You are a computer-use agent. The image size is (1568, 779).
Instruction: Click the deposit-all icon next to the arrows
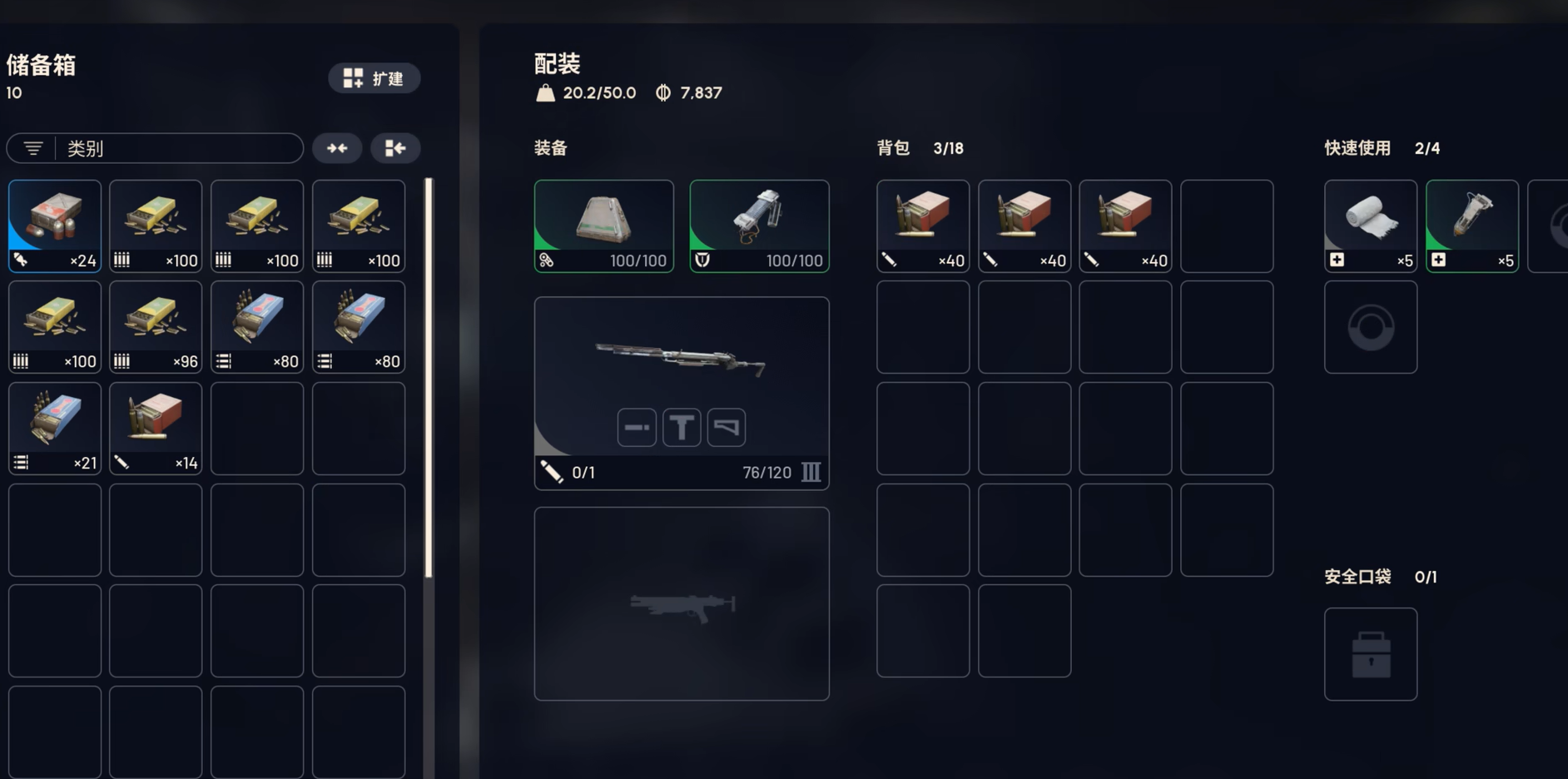tap(395, 147)
